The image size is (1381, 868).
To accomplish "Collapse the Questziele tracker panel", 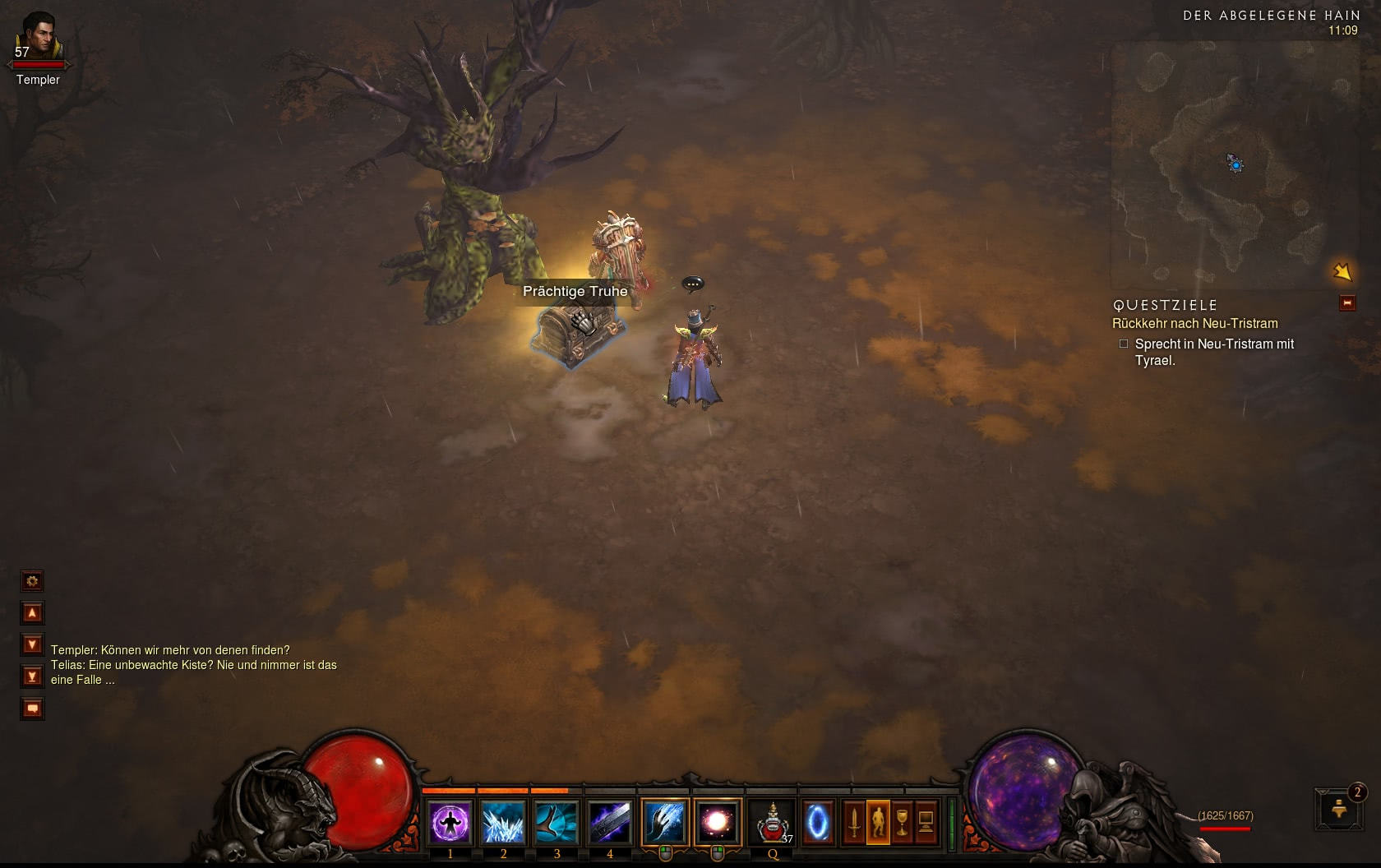I will [x=1347, y=303].
